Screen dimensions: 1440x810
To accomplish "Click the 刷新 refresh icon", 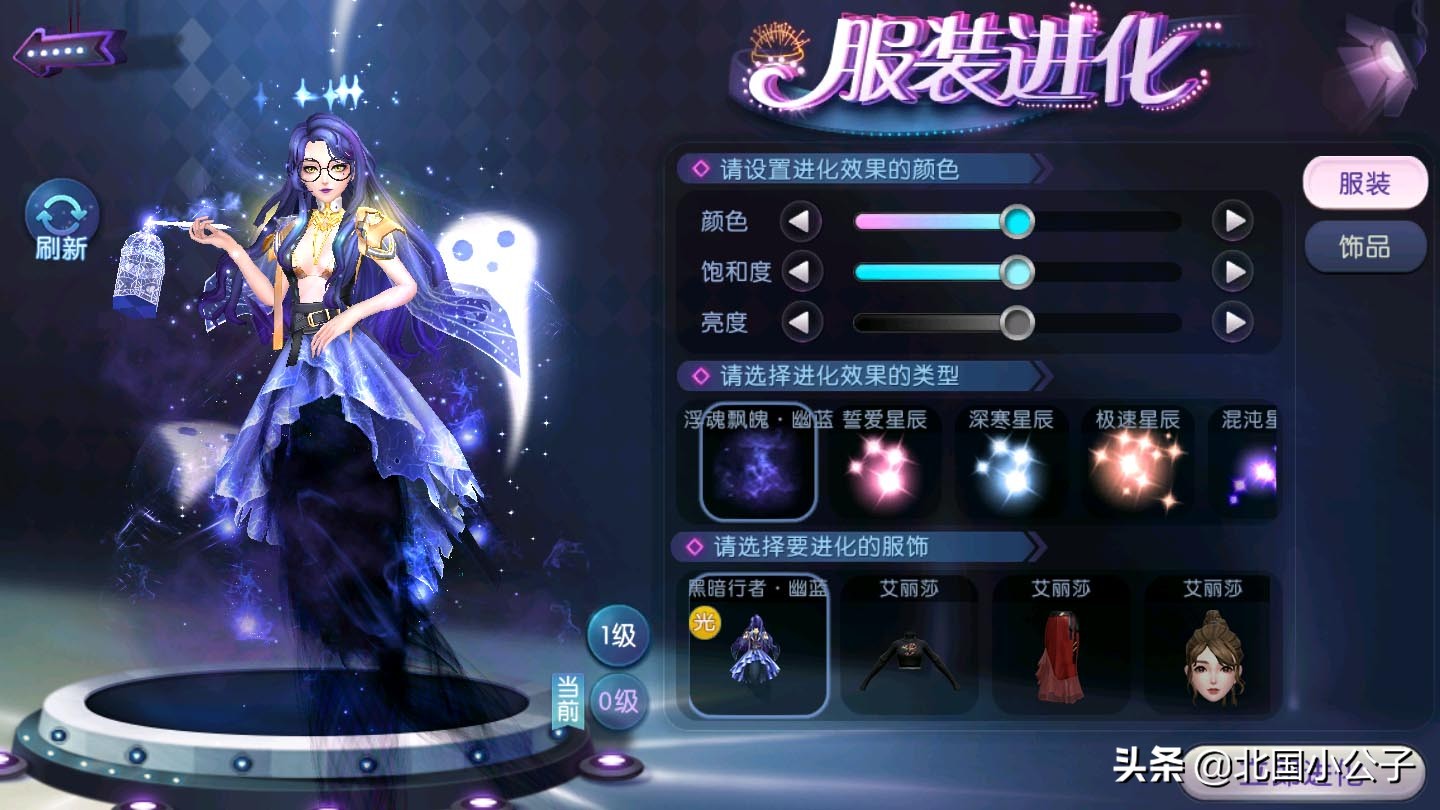I will [60, 222].
